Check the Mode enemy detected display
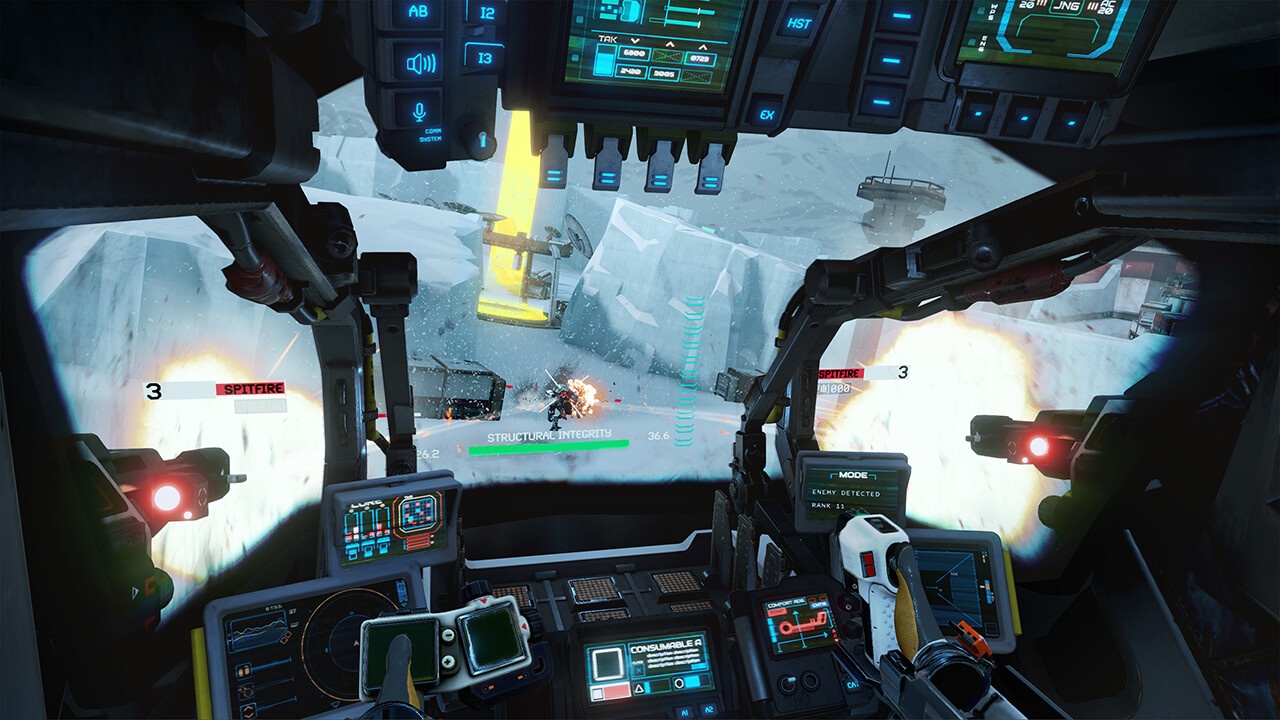 click(851, 492)
